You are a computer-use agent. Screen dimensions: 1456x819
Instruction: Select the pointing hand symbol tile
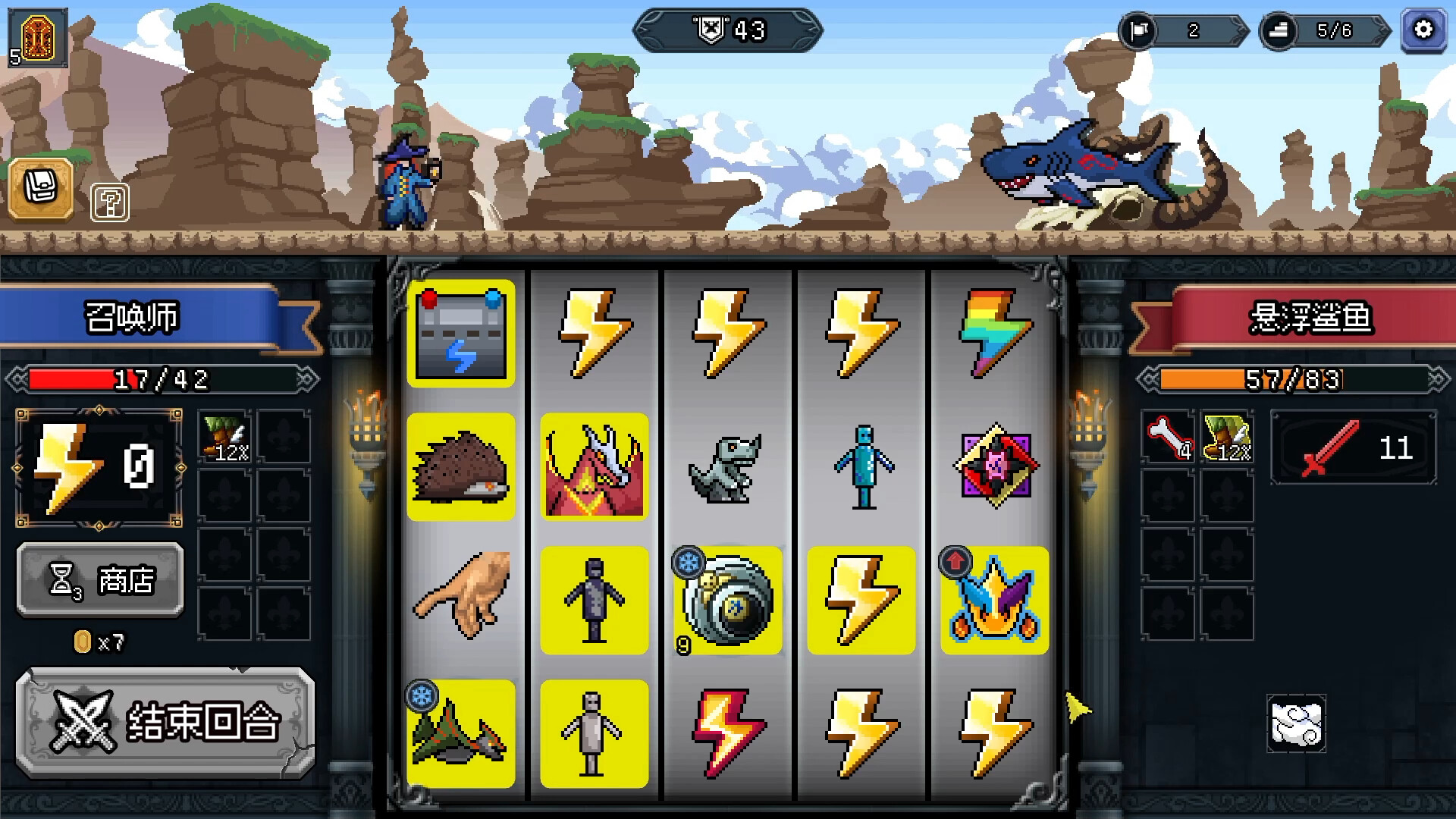point(461,601)
